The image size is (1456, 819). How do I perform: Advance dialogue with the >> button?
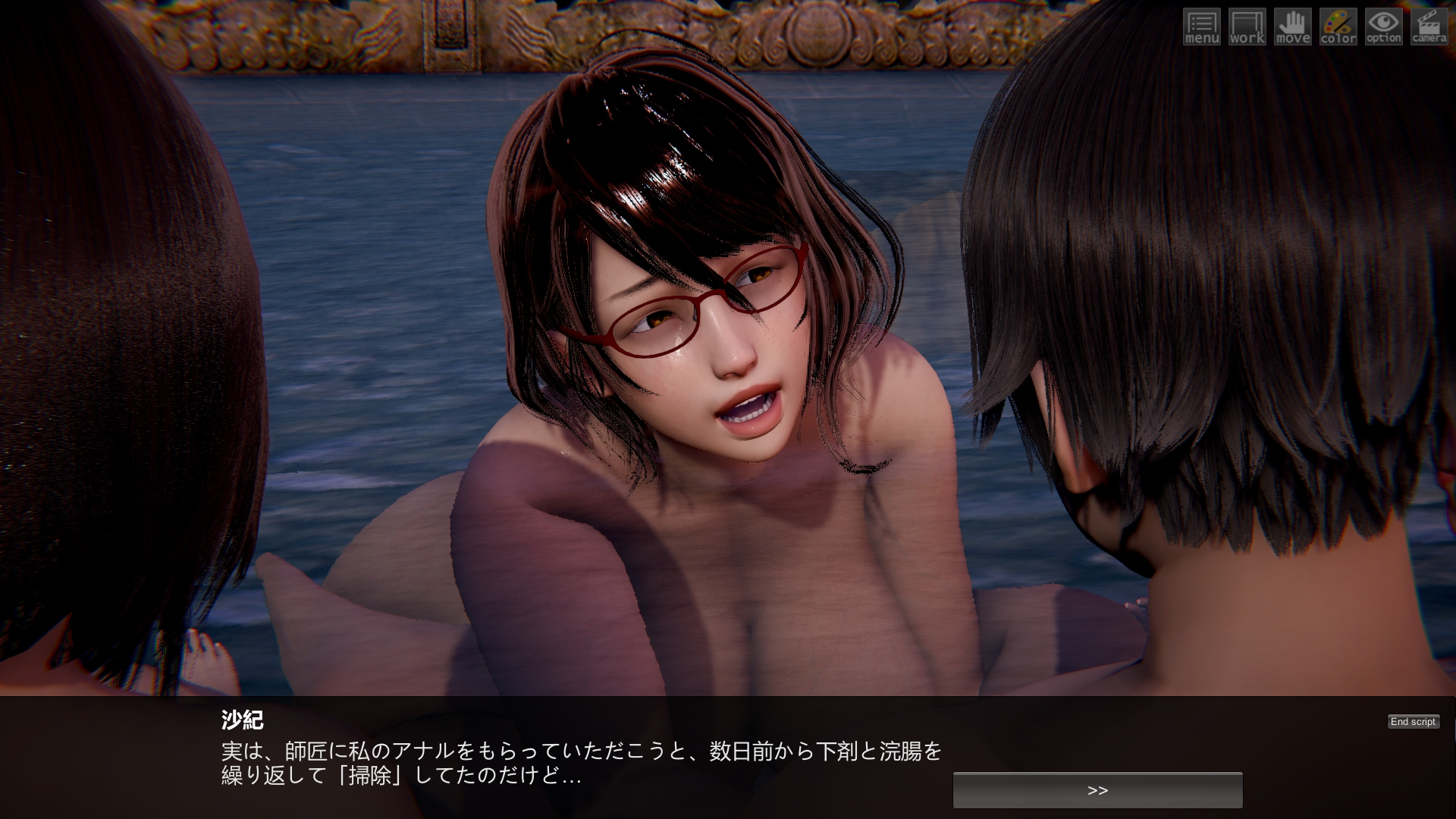1097,790
